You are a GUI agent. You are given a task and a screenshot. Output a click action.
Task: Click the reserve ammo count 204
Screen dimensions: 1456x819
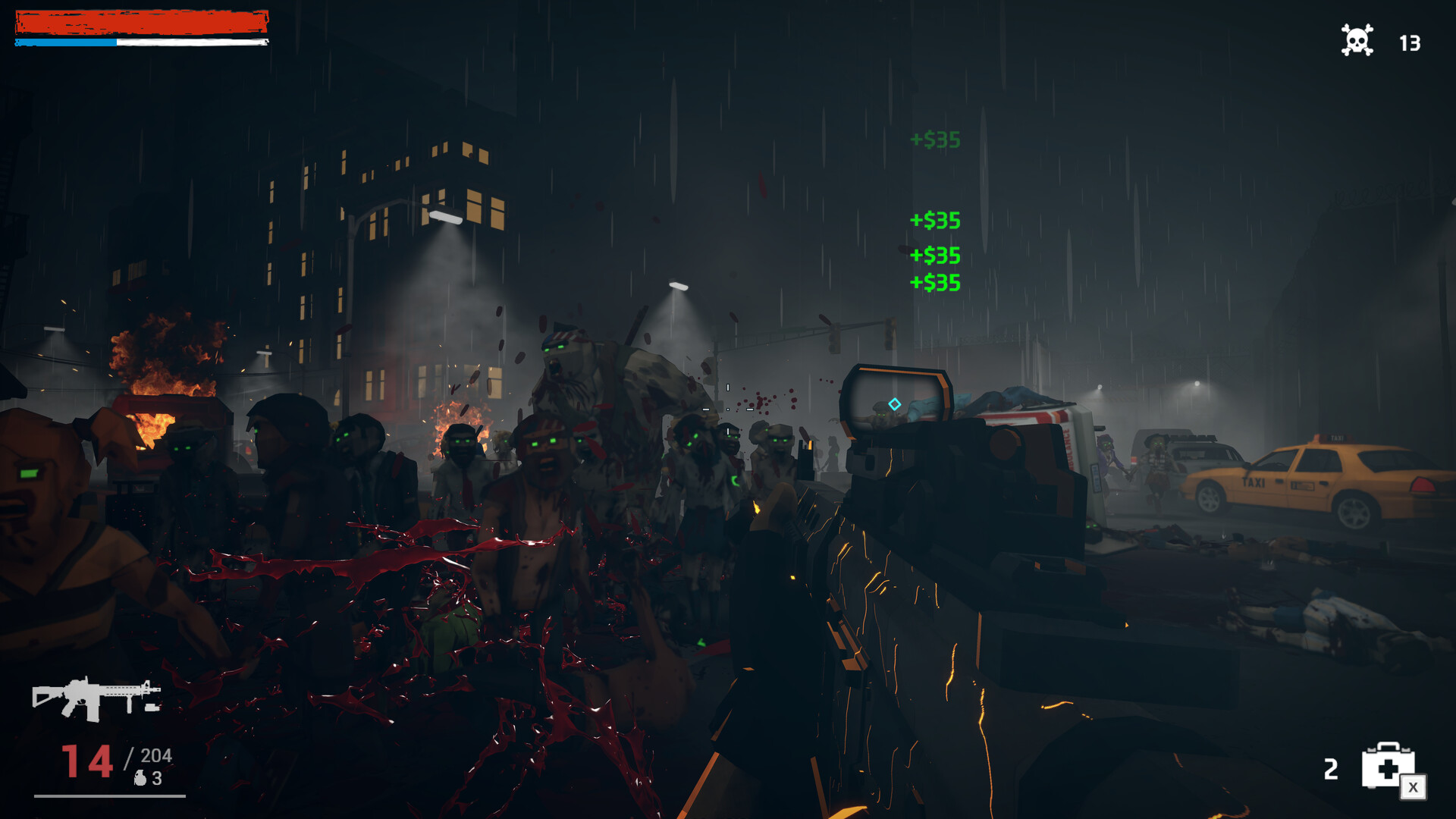coord(157,755)
